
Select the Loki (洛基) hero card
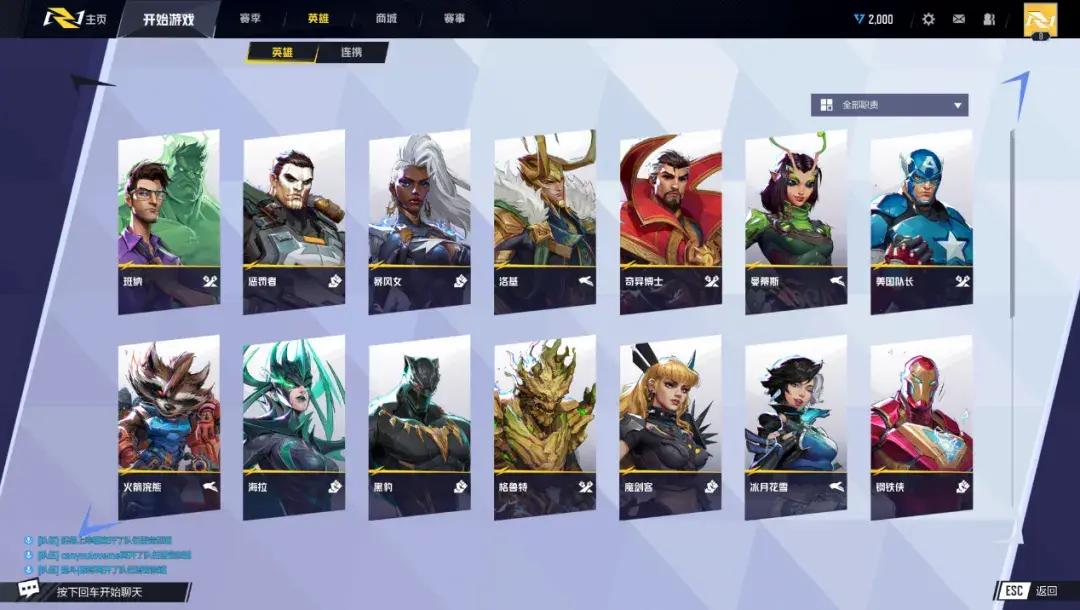coord(545,220)
